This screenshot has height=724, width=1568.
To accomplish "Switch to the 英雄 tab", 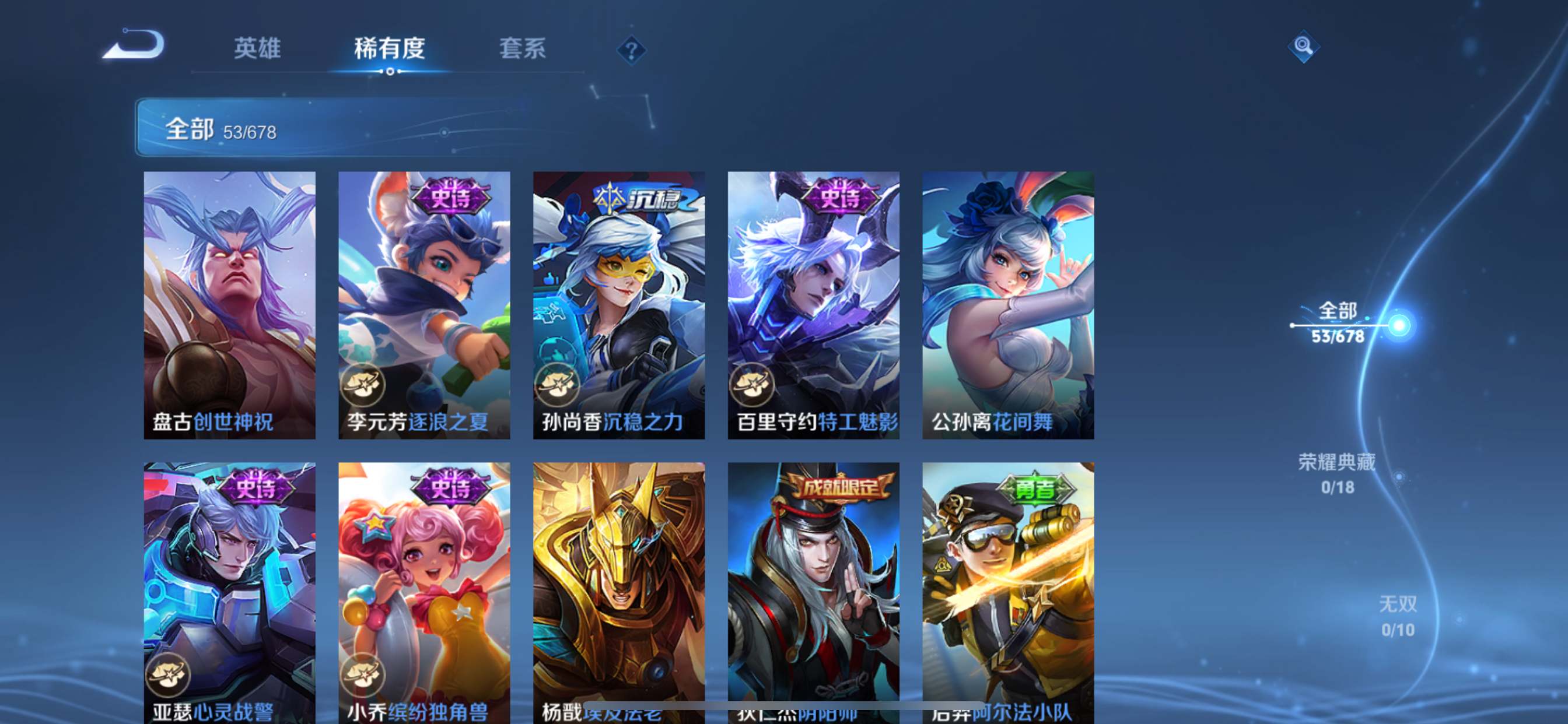I will pos(257,48).
